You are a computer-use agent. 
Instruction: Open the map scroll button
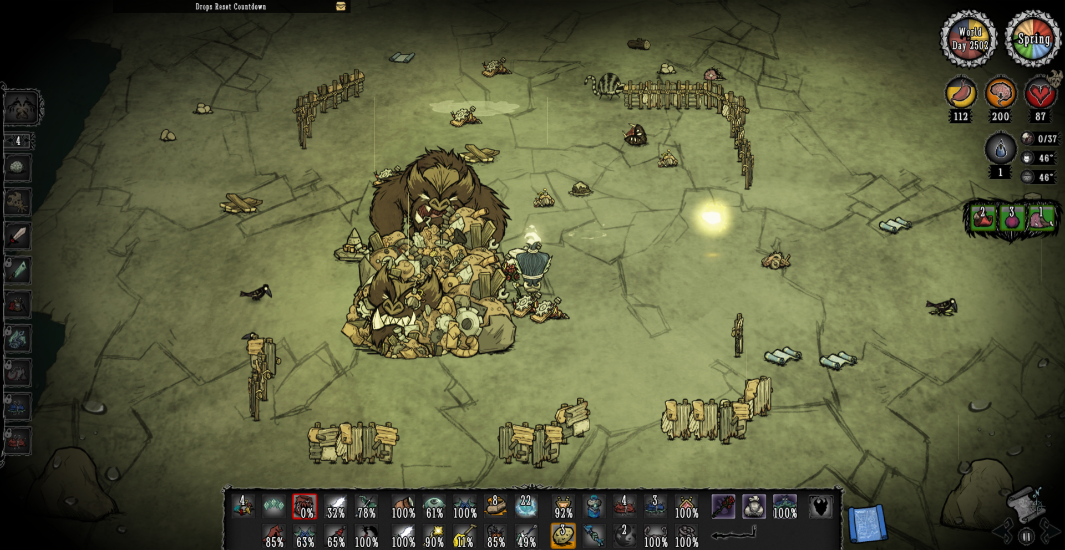(x=866, y=523)
